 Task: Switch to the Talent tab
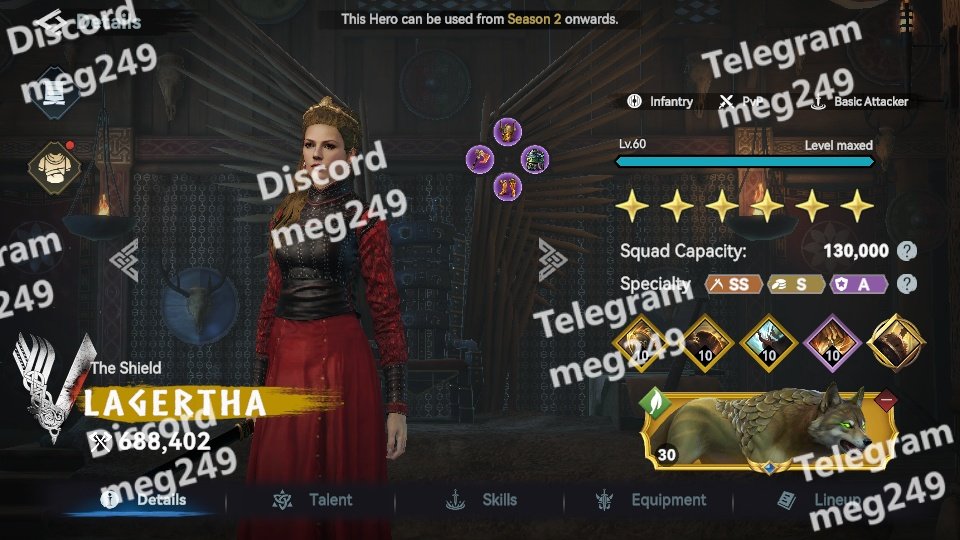tap(315, 500)
